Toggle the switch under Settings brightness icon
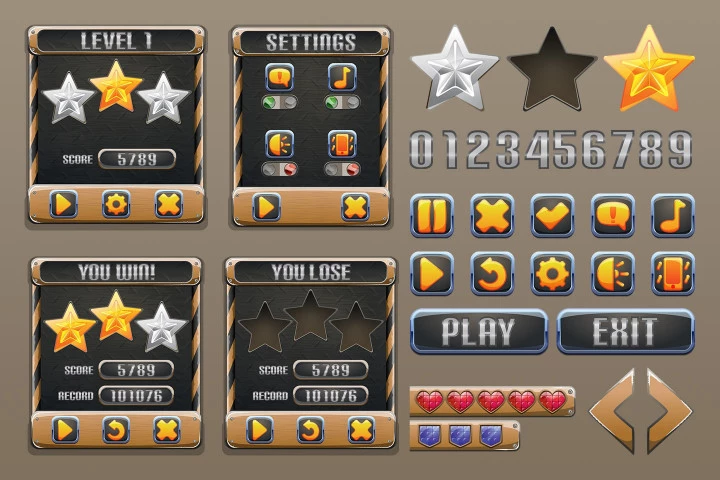Image resolution: width=720 pixels, height=480 pixels. [x=279, y=169]
